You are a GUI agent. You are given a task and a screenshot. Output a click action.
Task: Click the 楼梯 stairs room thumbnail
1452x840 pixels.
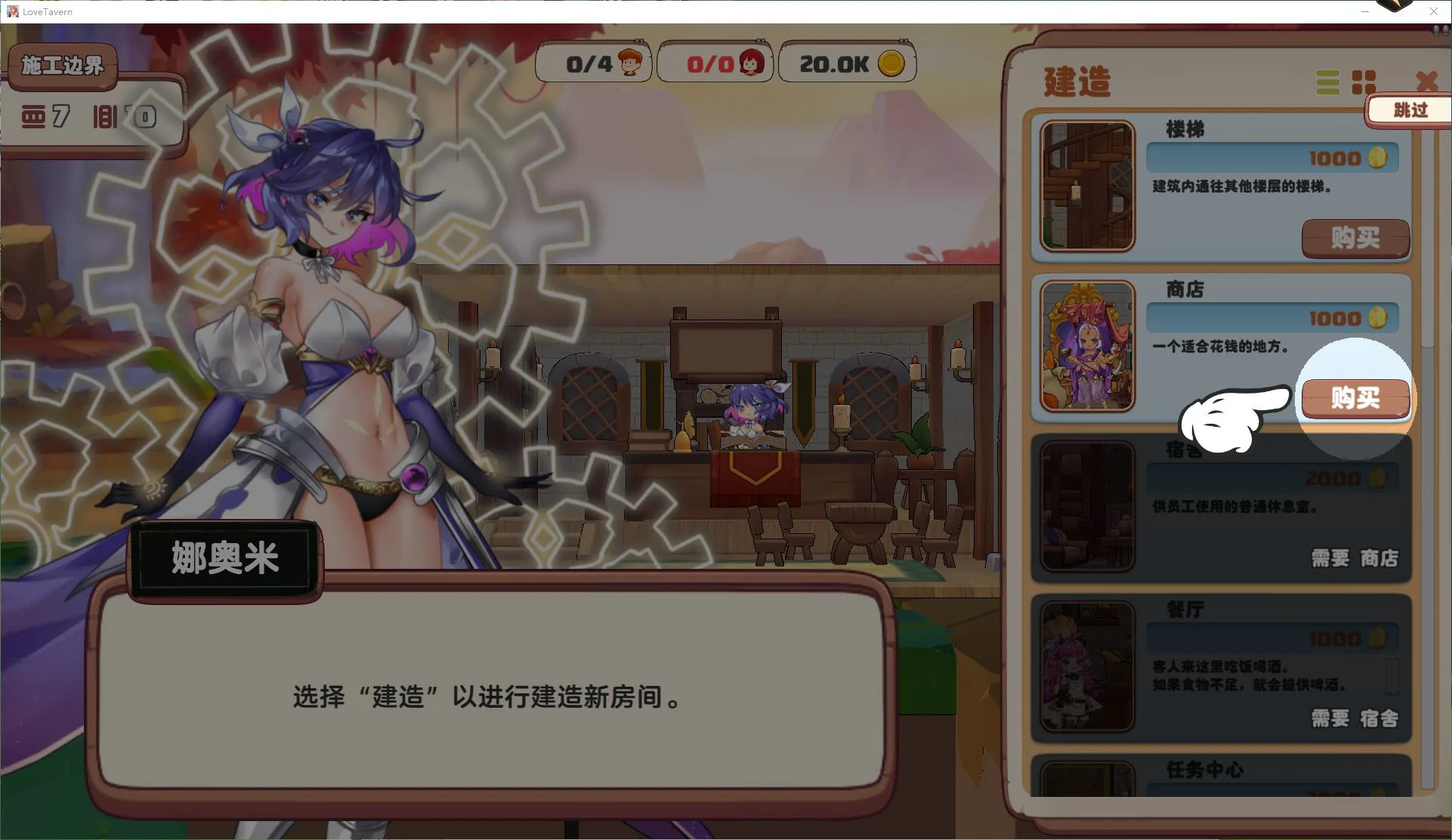click(1087, 187)
